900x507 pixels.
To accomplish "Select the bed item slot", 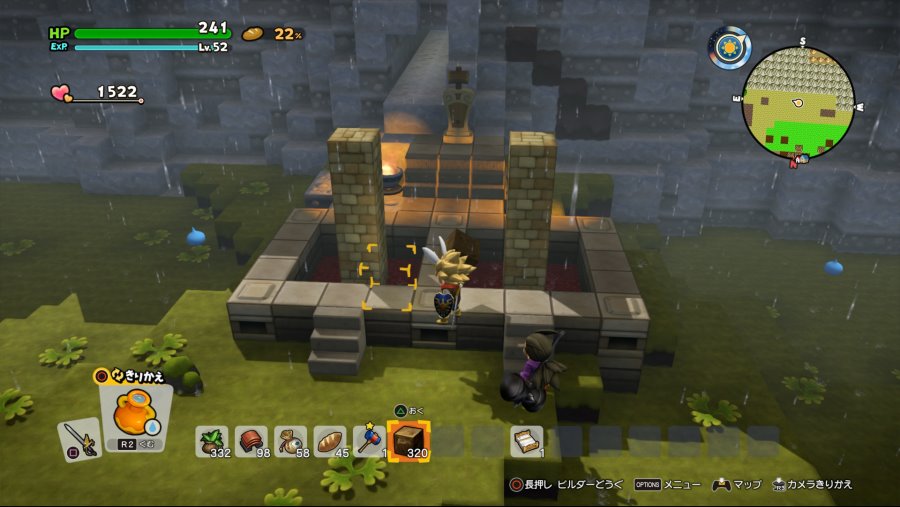I will click(x=526, y=440).
